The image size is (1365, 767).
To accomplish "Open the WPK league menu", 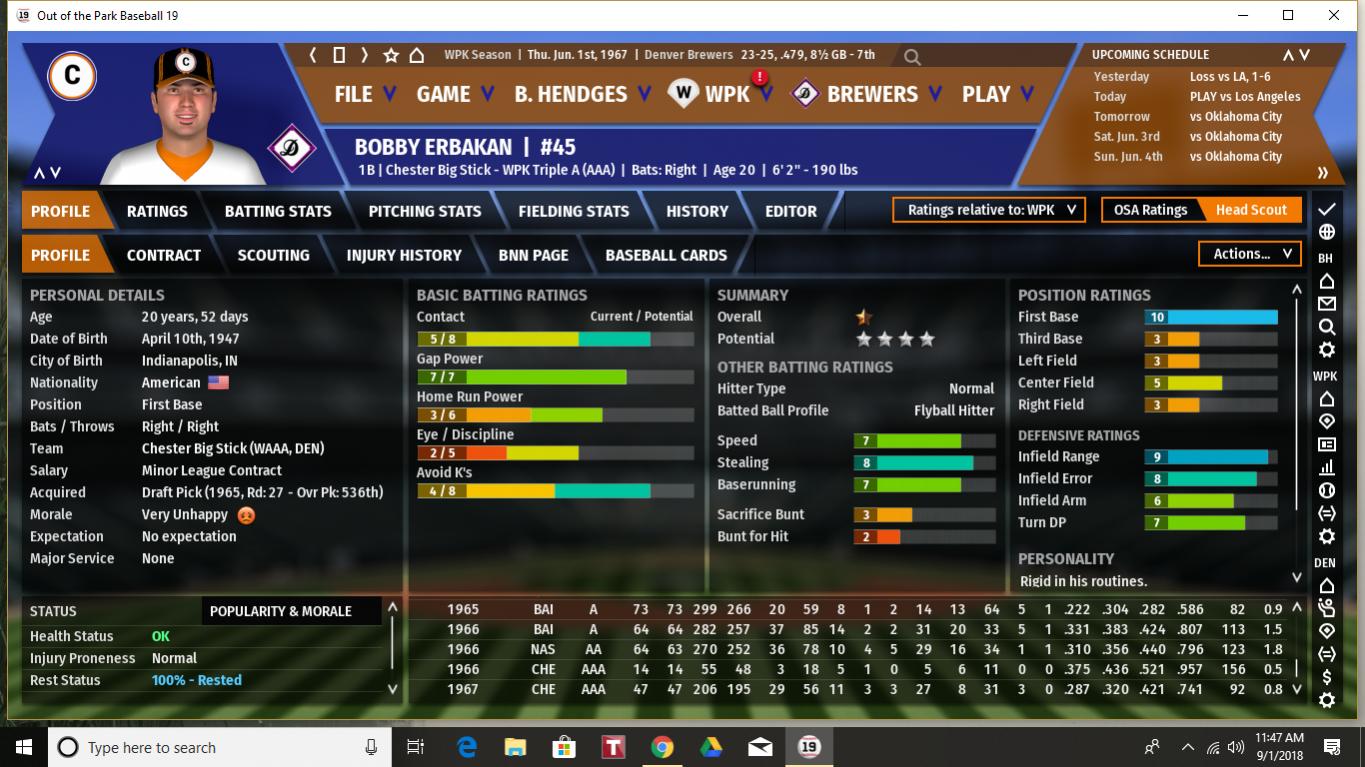I will (725, 94).
